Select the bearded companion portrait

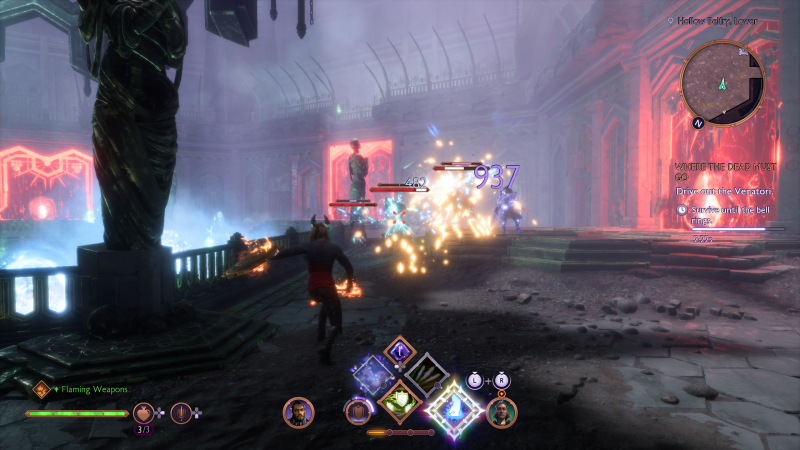click(298, 412)
